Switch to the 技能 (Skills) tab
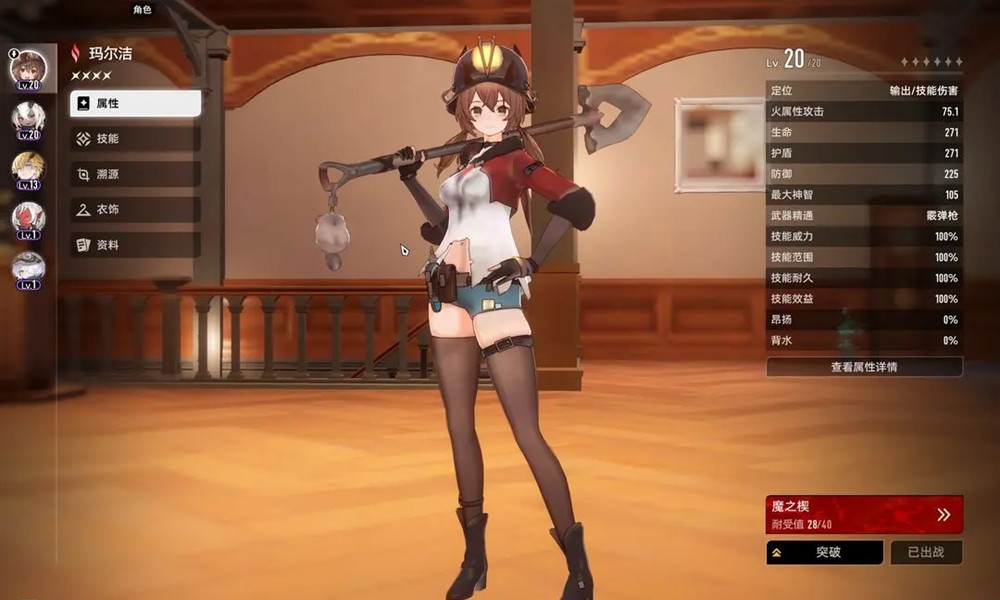This screenshot has width=1000, height=600. coord(135,139)
